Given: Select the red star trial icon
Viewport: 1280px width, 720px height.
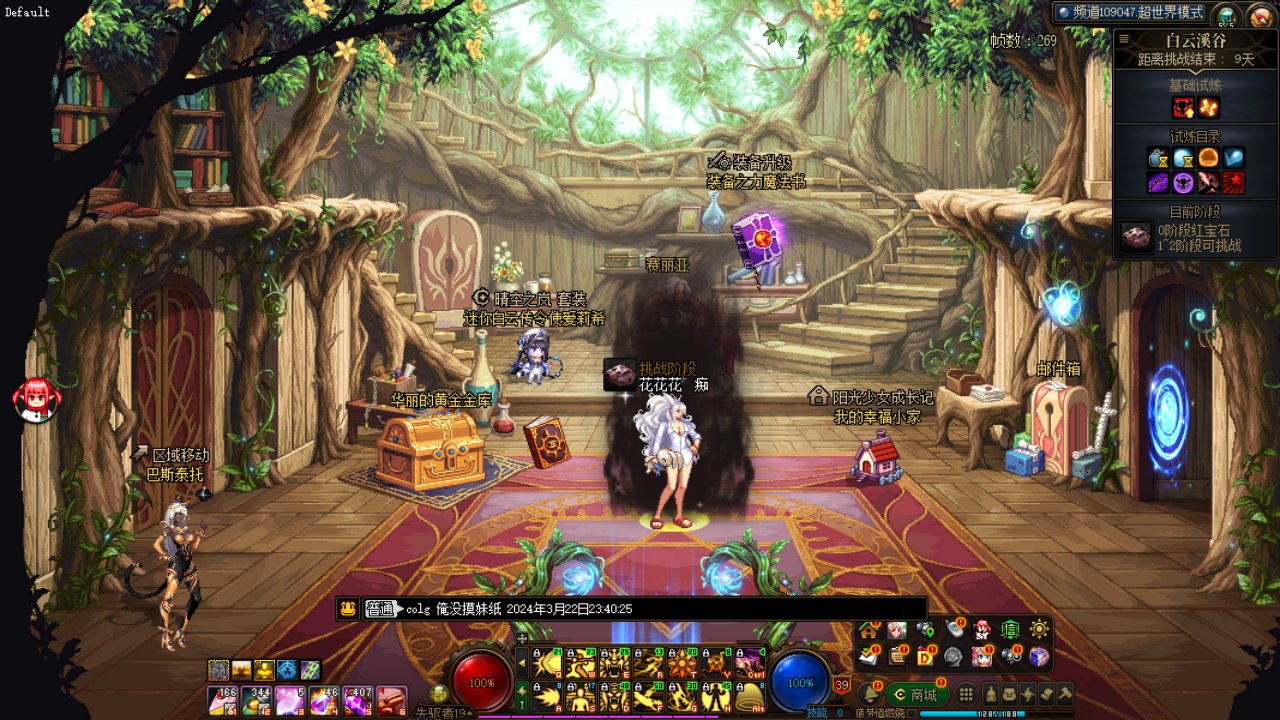Looking at the screenshot, I should pyautogui.click(x=1233, y=183).
